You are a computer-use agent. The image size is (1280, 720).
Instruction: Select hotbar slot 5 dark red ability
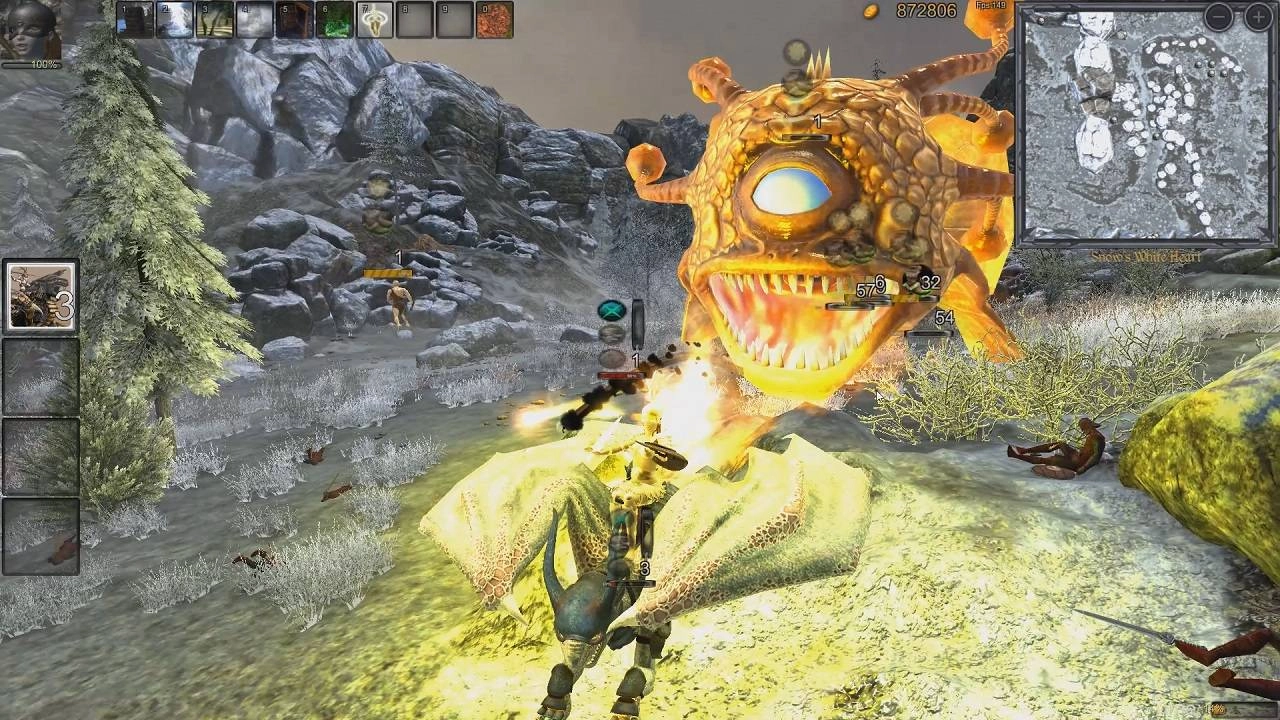295,20
